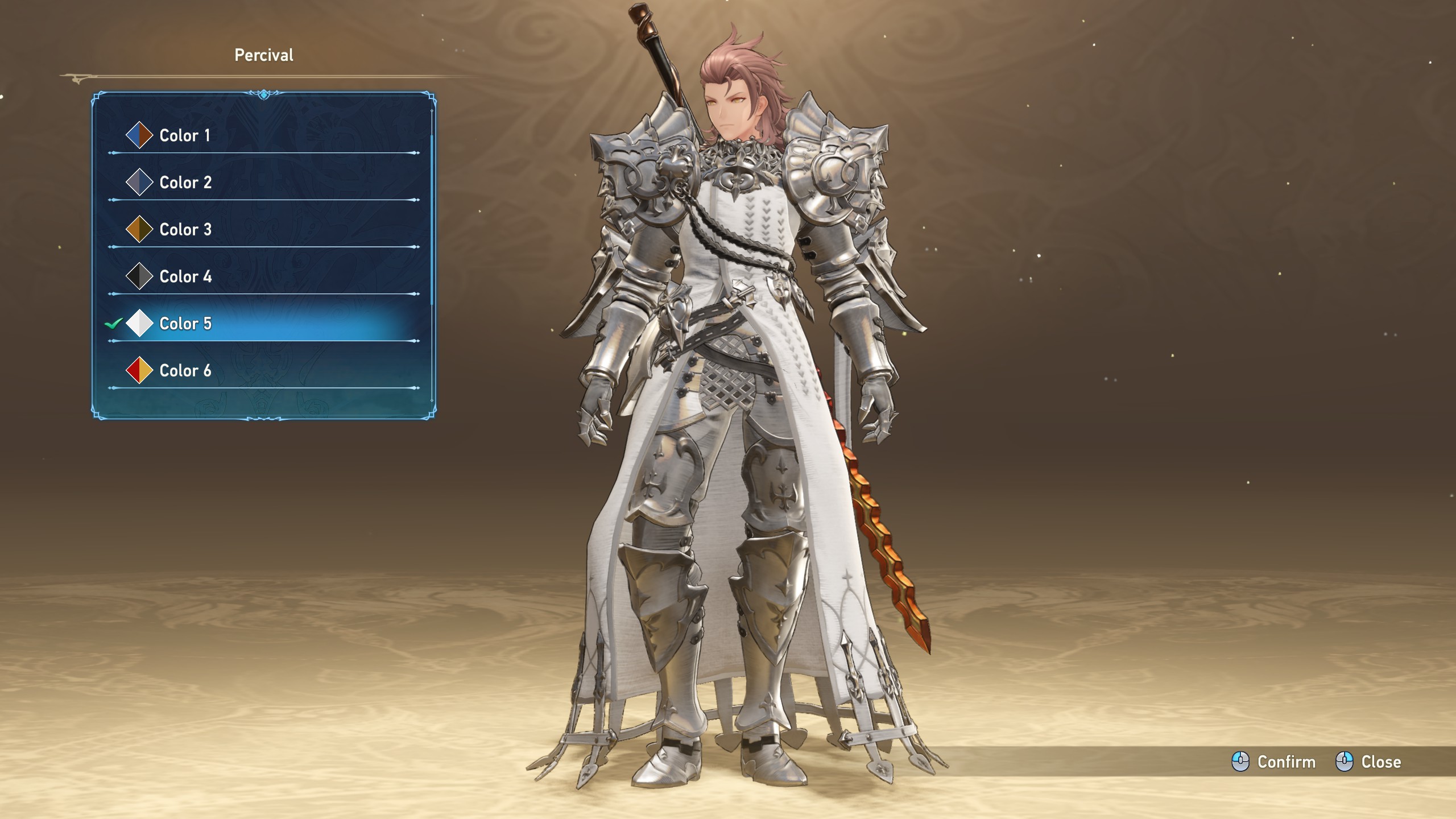Apply Color 6 red and gold
1456x819 pixels.
pos(185,371)
